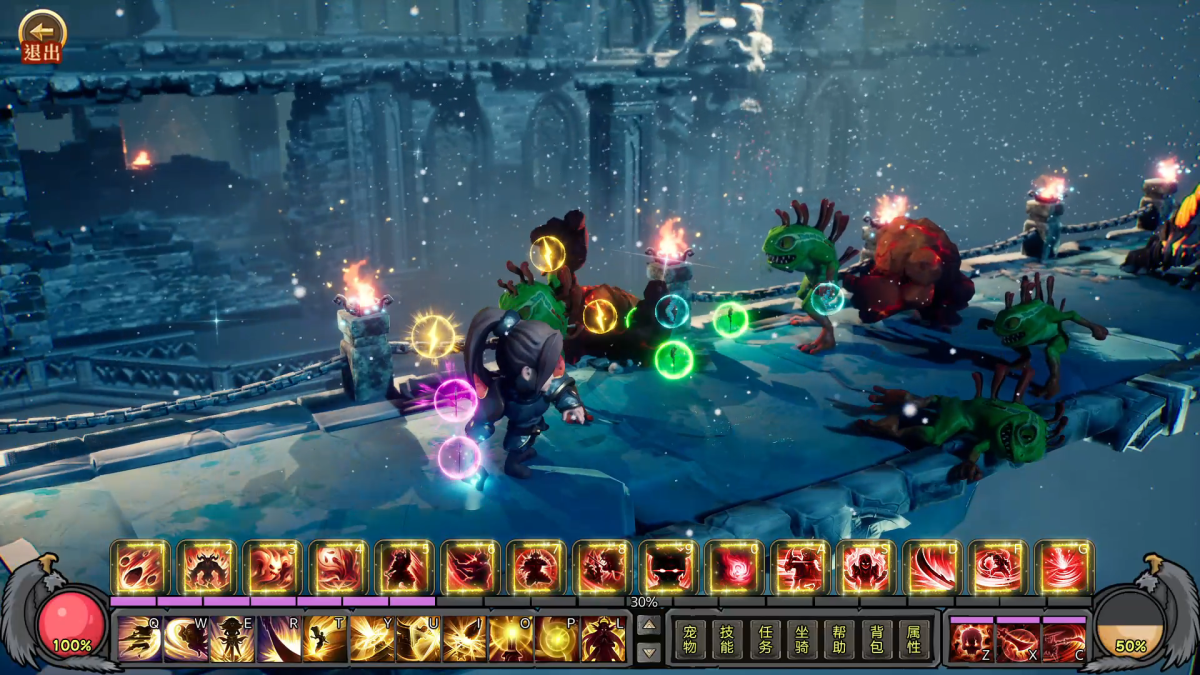Click the skill bar page-up arrow
This screenshot has width=1200, height=675.
[649, 625]
